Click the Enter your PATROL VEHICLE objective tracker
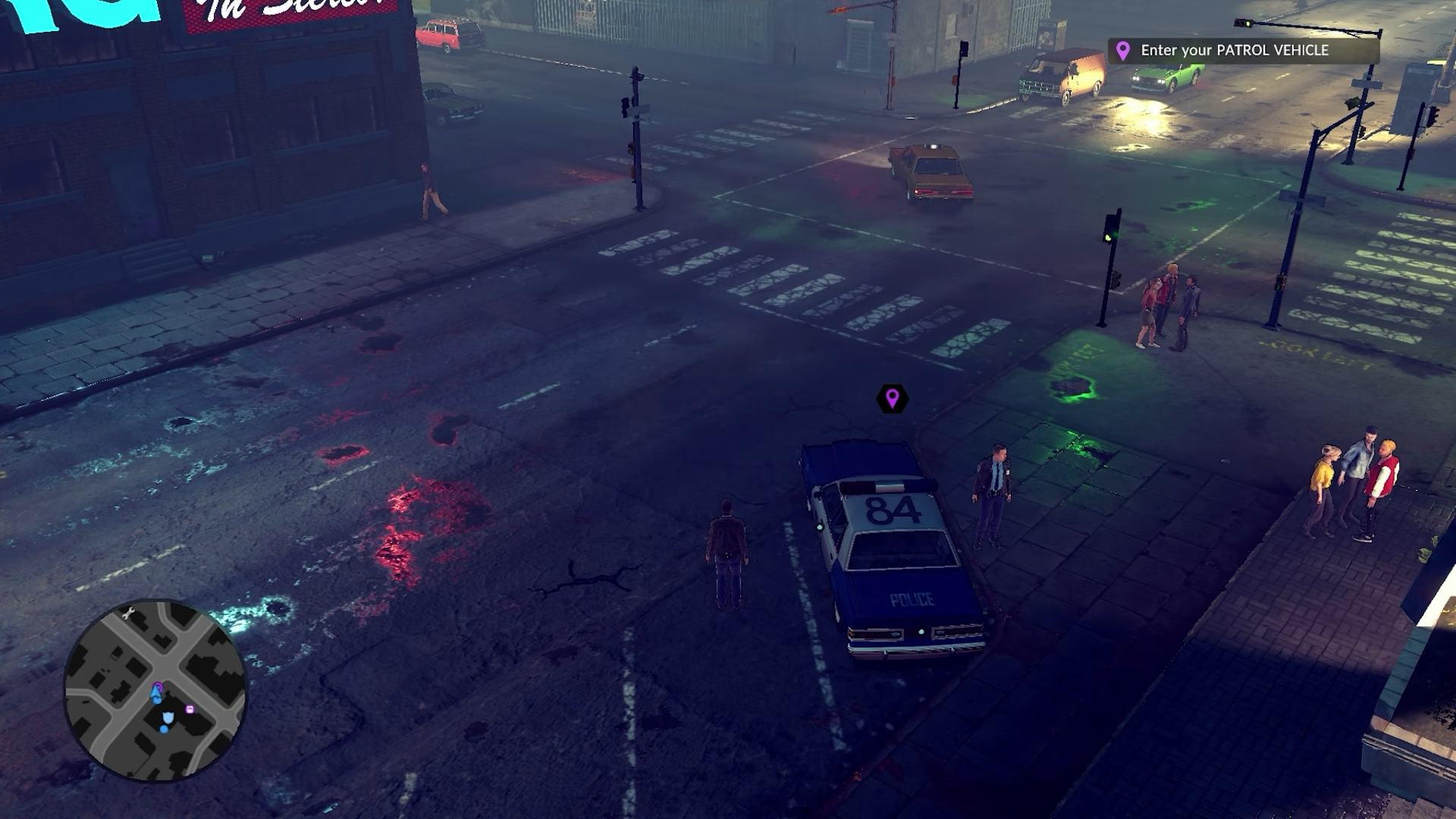The width and height of the screenshot is (1456, 819). [1242, 51]
